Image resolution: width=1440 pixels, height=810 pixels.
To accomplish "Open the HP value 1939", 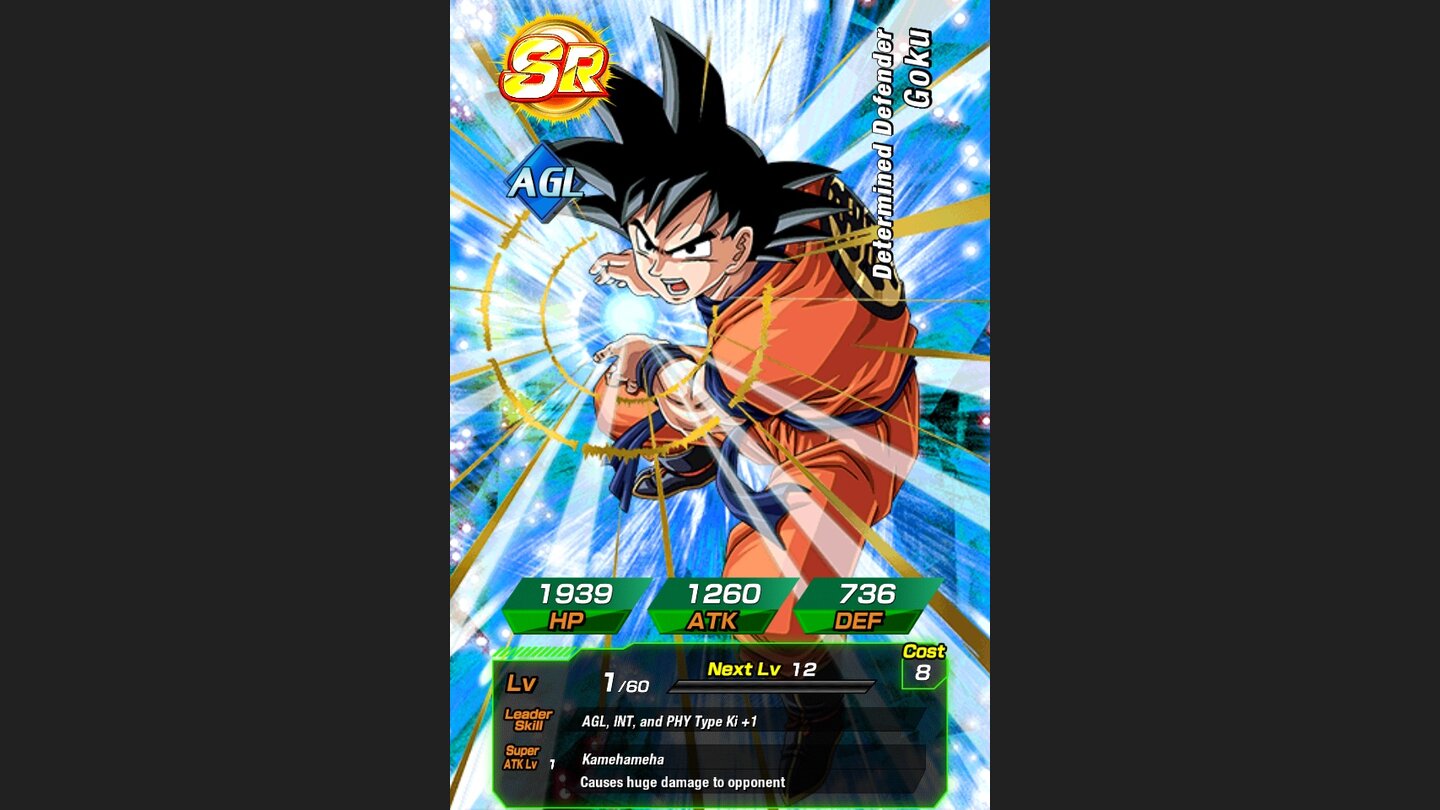I will tap(575, 594).
